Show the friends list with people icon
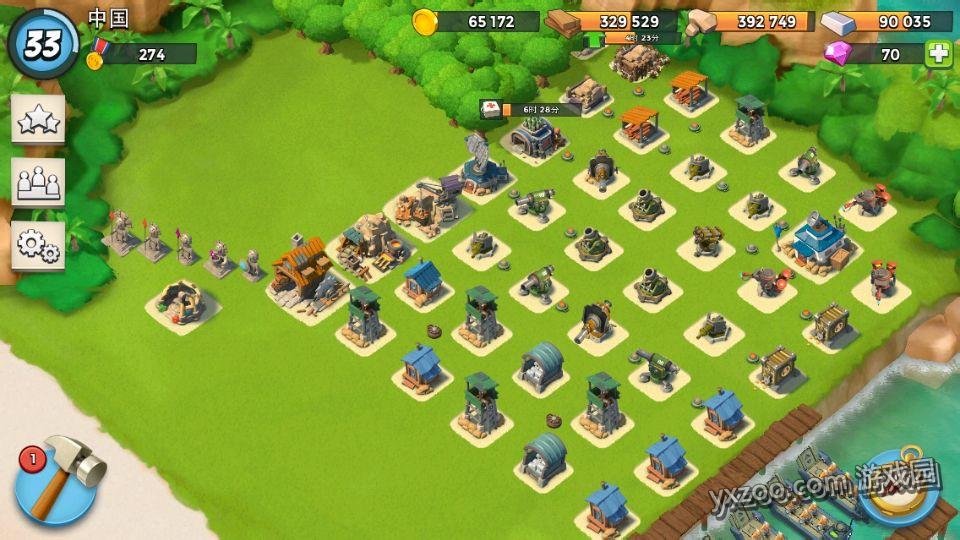The height and width of the screenshot is (540, 960). [38, 181]
